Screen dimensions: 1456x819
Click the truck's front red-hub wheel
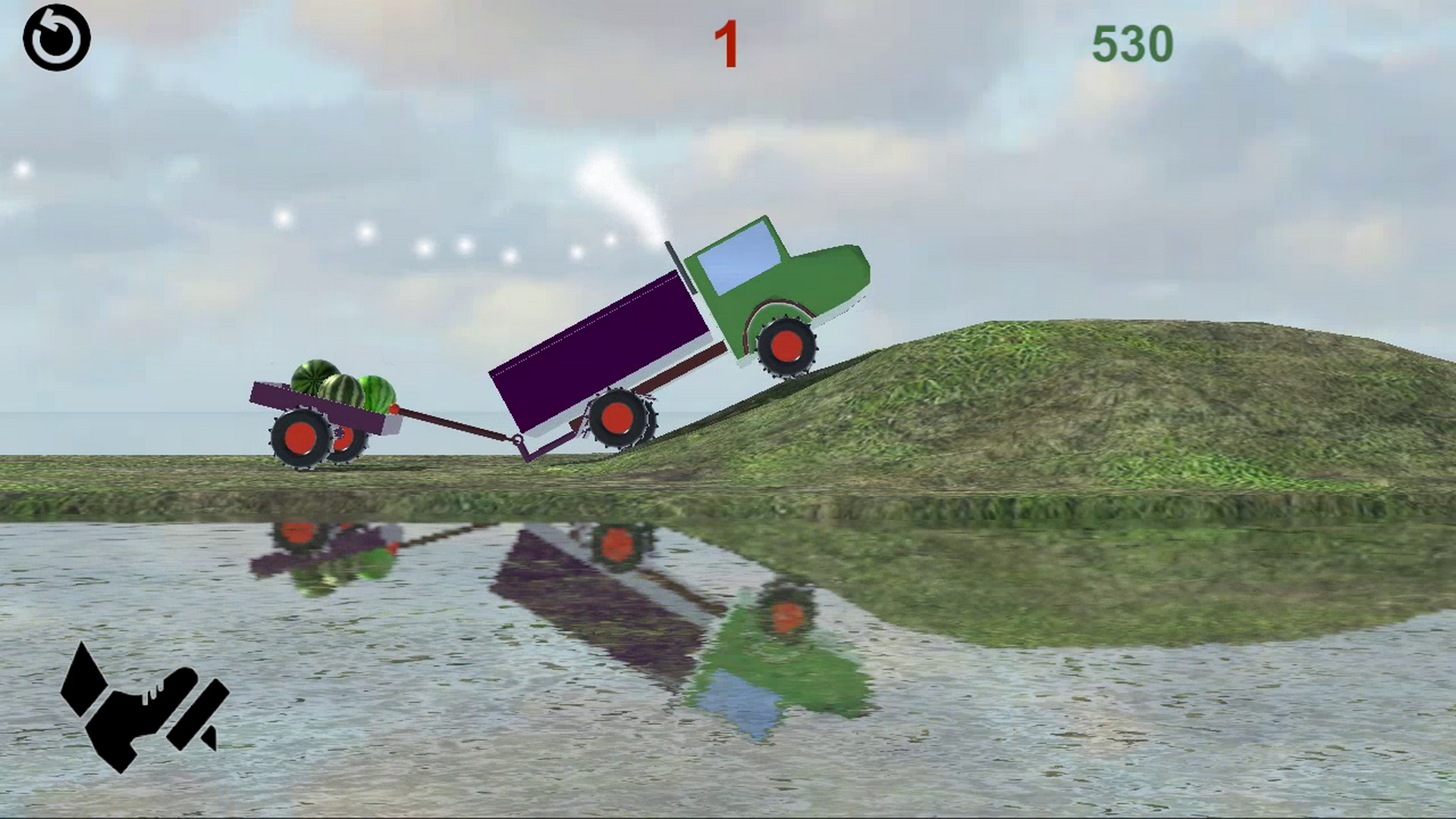[x=786, y=347]
